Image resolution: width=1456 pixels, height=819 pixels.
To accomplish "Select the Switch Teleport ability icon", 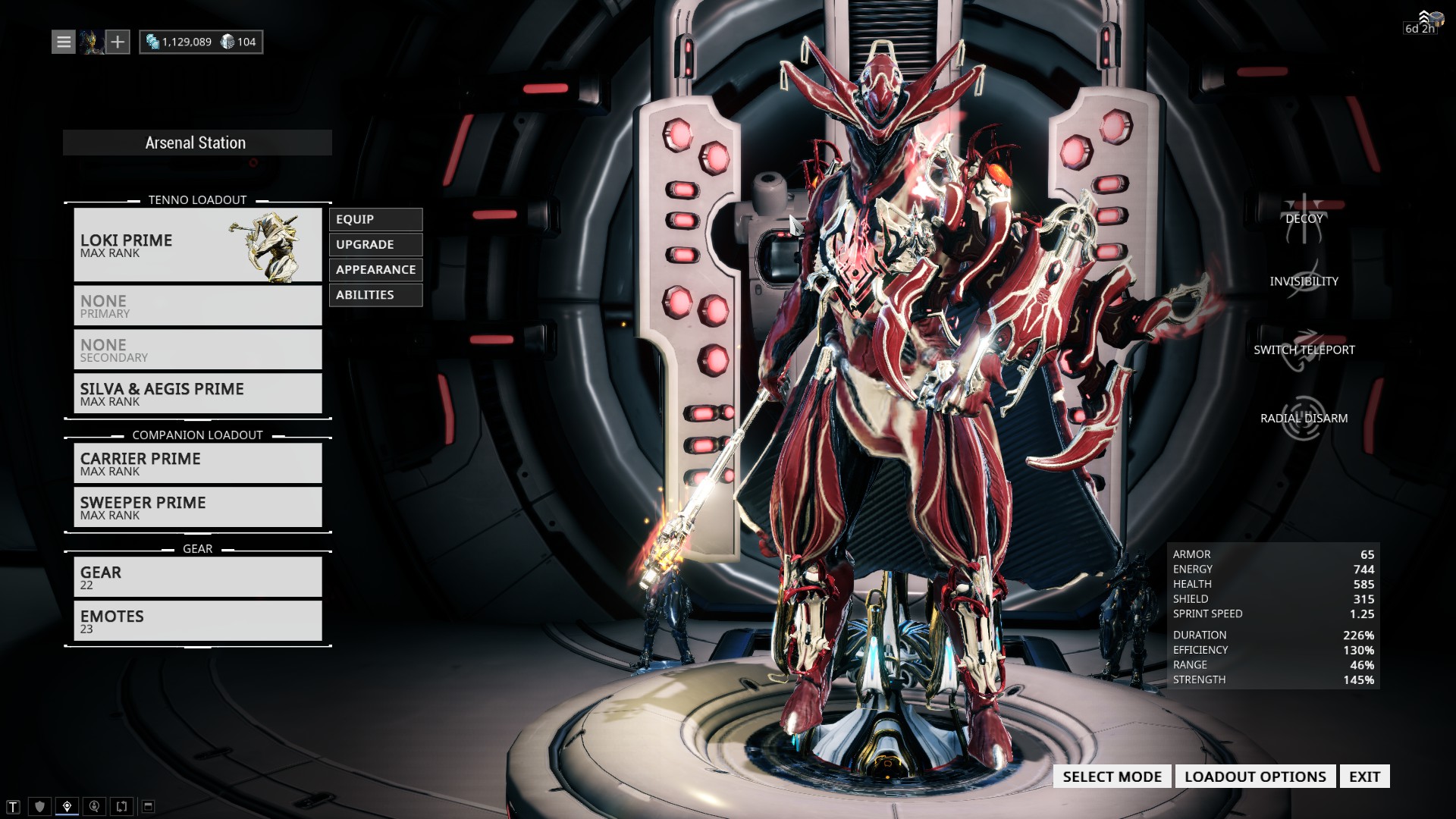I will pos(1304,350).
